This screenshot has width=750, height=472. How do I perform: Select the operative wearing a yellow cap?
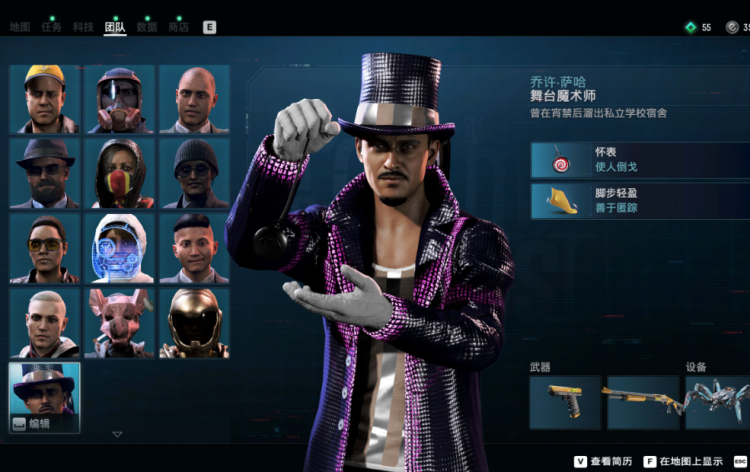(x=44, y=99)
